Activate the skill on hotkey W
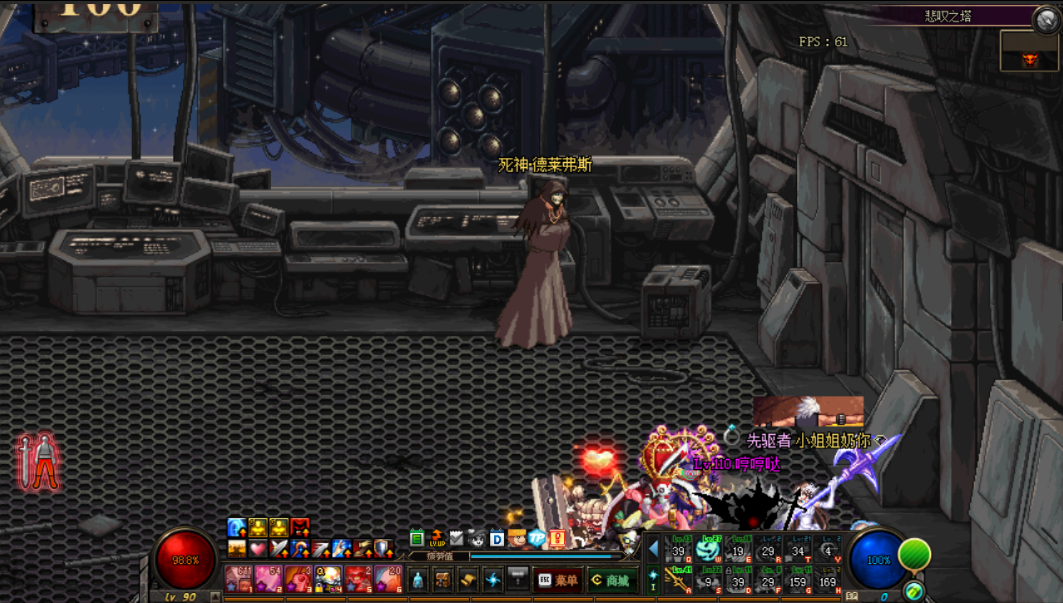The width and height of the screenshot is (1063, 603). point(708,549)
